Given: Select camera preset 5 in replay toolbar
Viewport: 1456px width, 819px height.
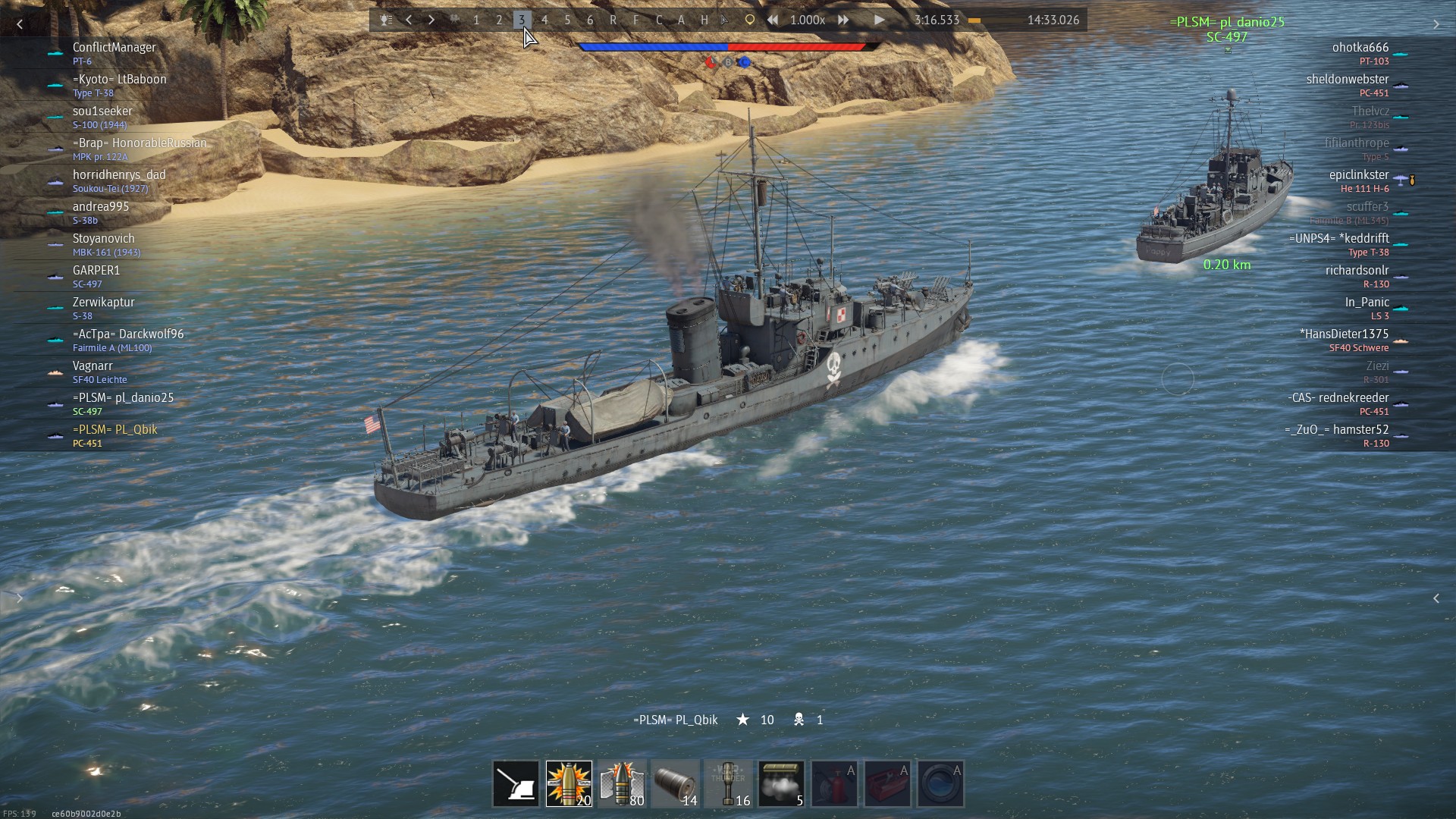Looking at the screenshot, I should tap(567, 20).
